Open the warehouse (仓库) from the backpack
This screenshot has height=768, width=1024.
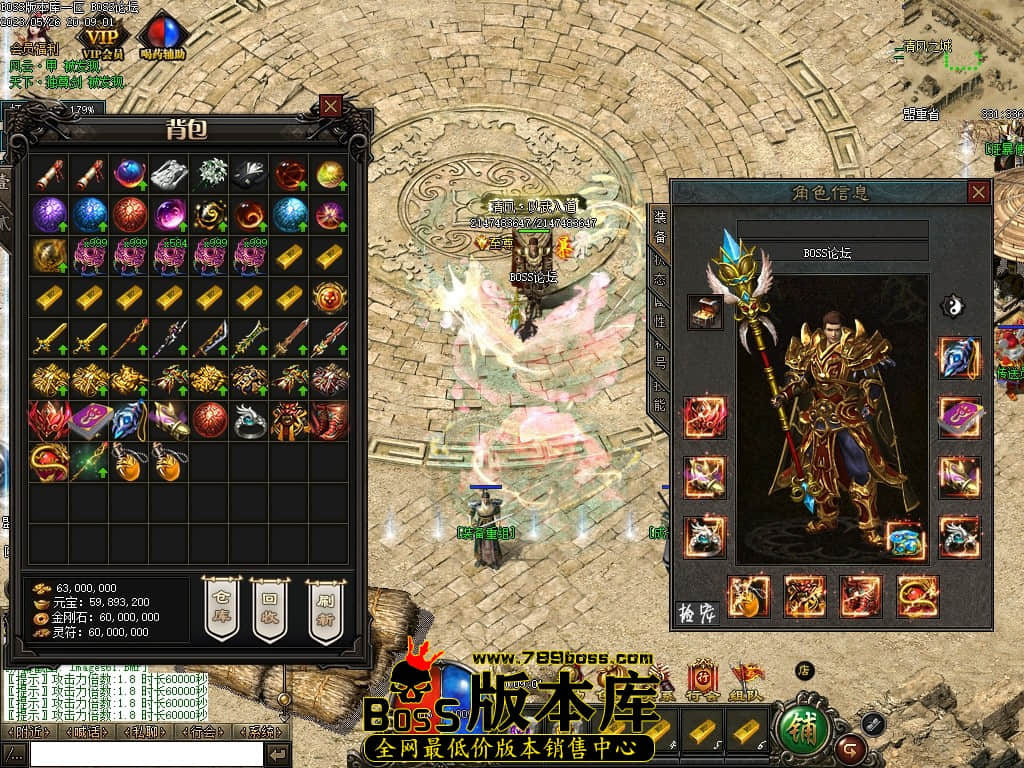tap(222, 608)
